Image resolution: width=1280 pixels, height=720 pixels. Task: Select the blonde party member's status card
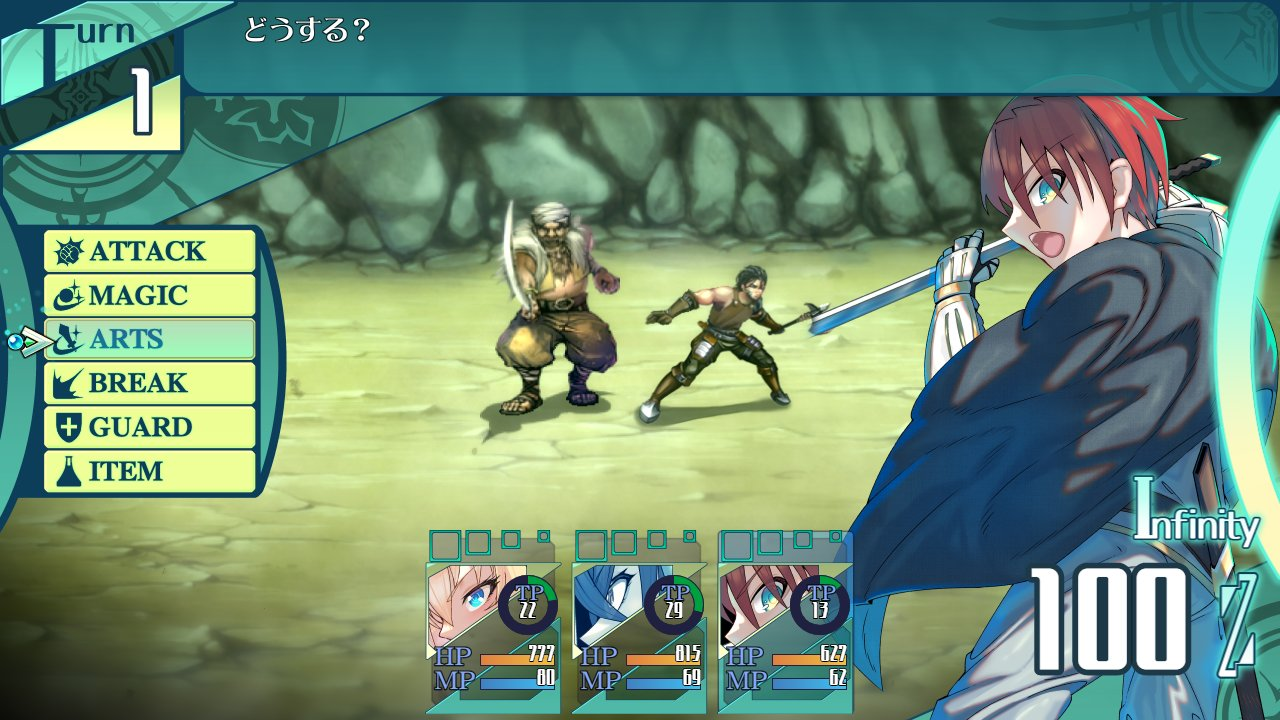tap(493, 630)
